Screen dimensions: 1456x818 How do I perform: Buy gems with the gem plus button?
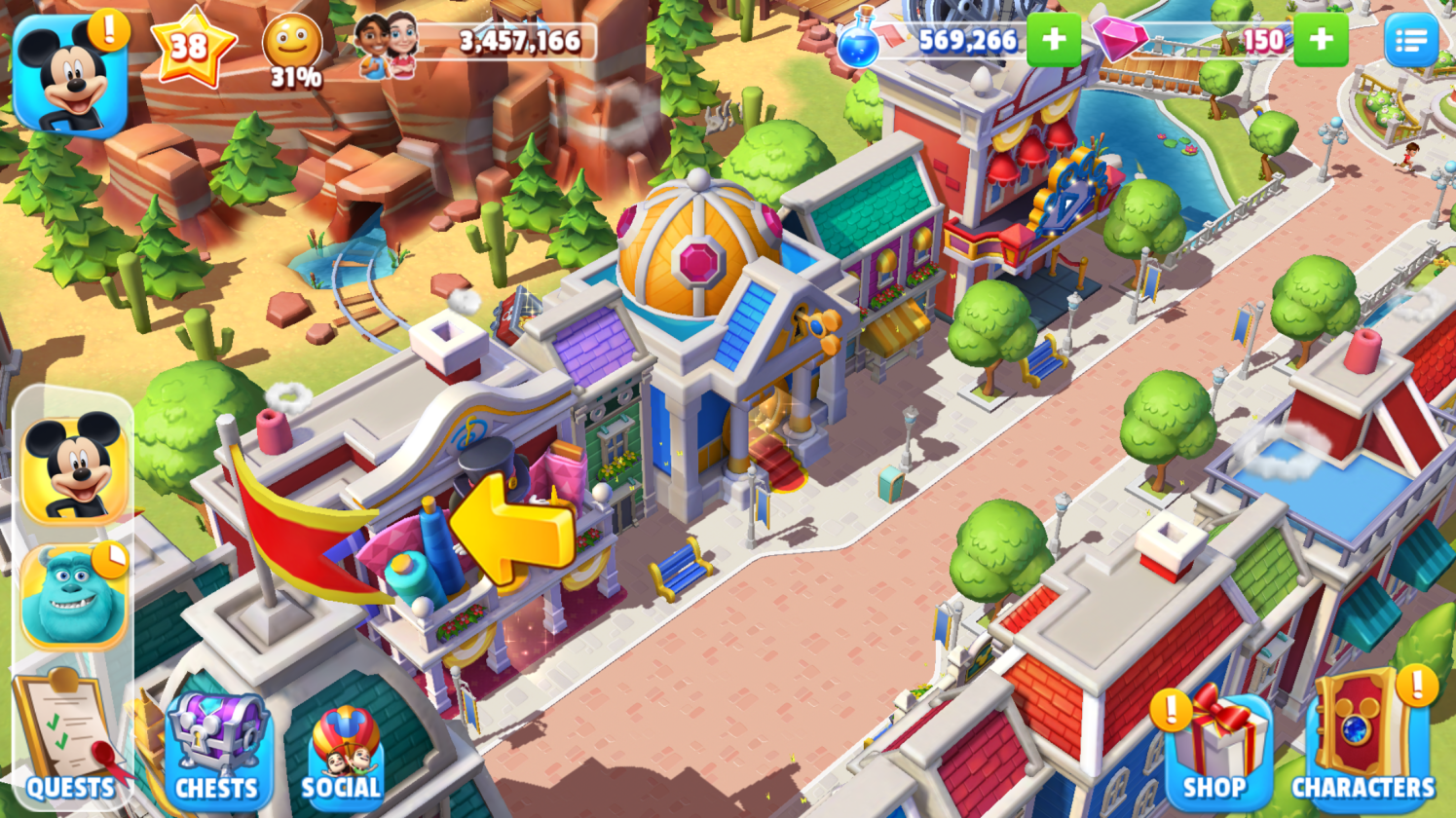pos(1321,40)
